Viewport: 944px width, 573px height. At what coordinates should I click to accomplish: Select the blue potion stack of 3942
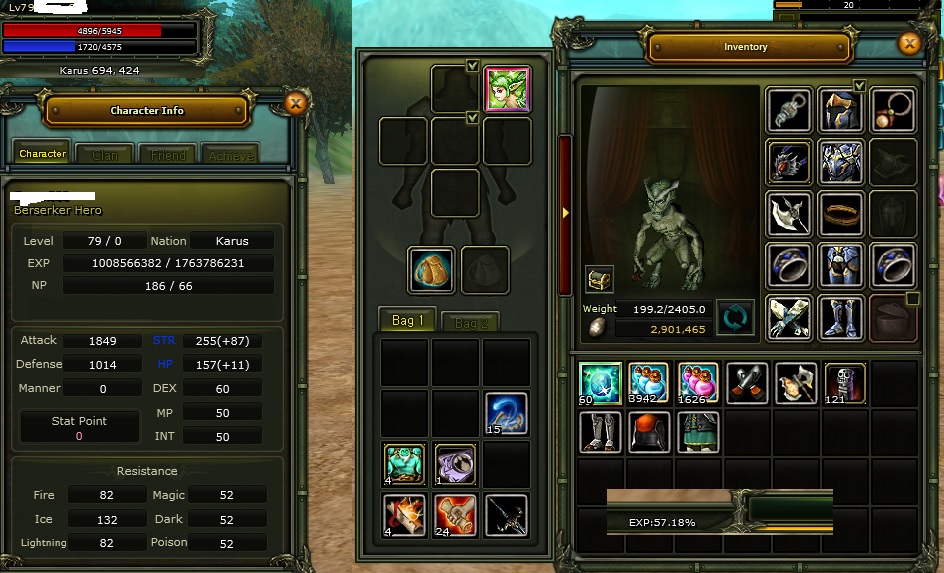pos(649,383)
